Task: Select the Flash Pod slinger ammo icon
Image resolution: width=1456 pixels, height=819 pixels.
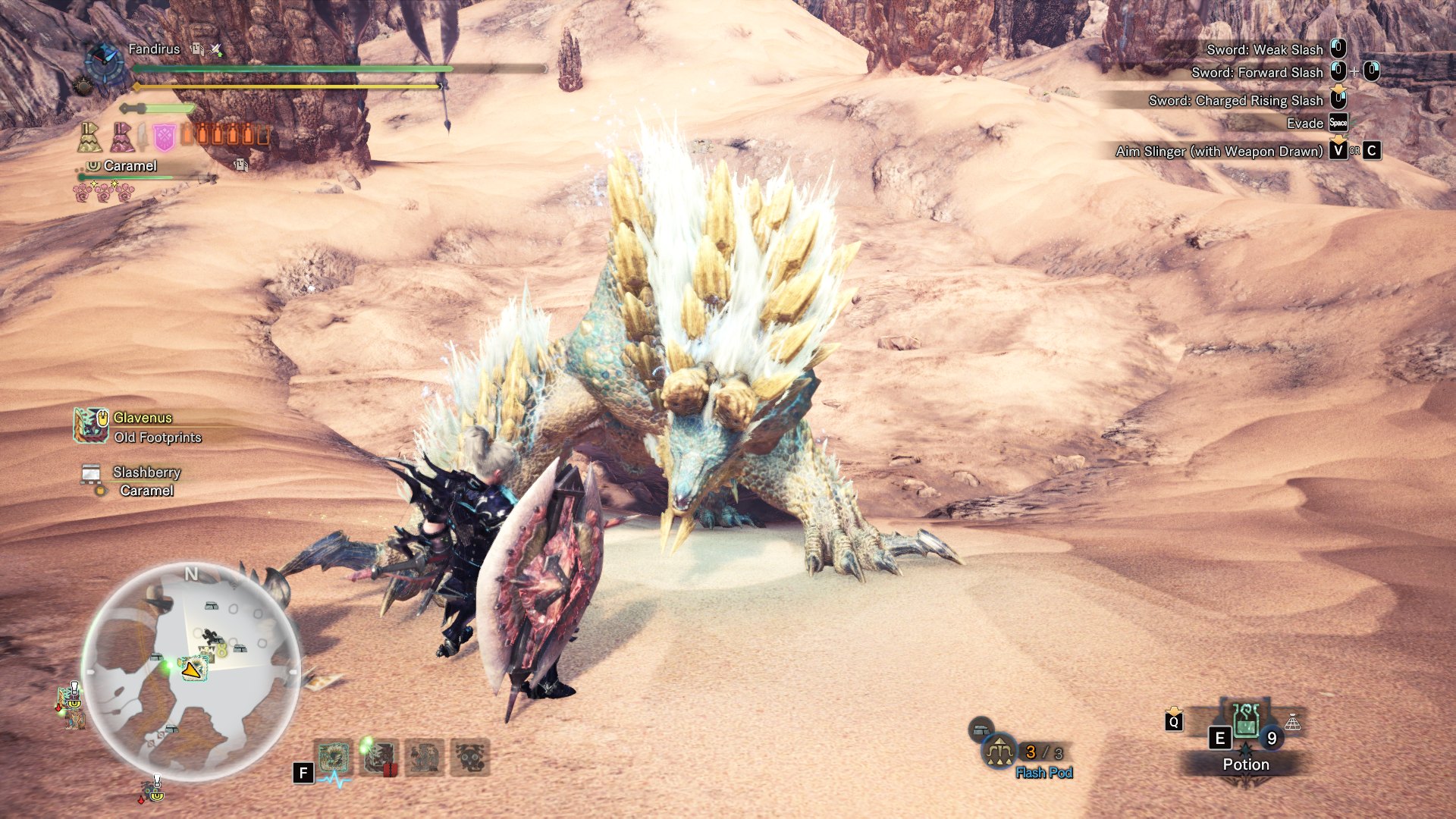Action: click(x=999, y=752)
